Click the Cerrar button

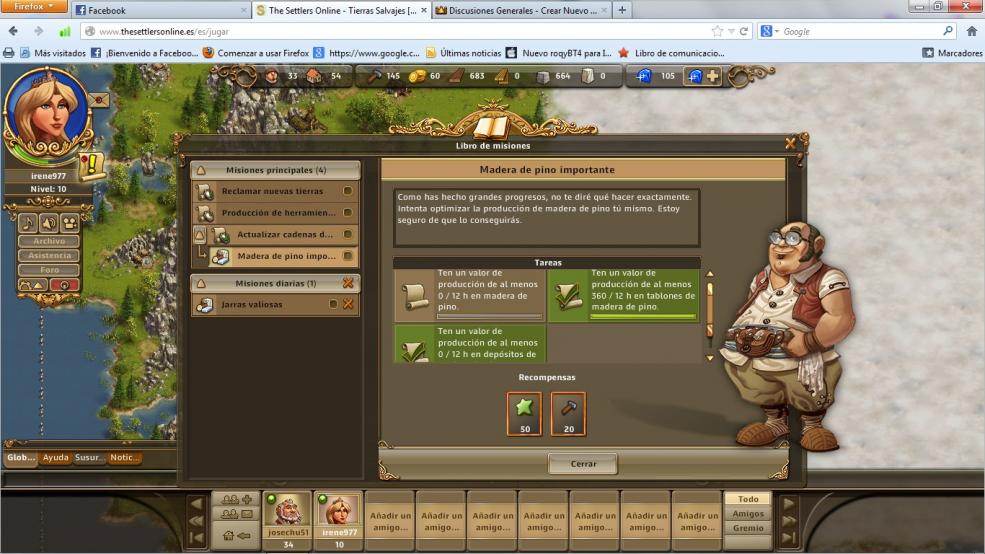click(x=583, y=464)
